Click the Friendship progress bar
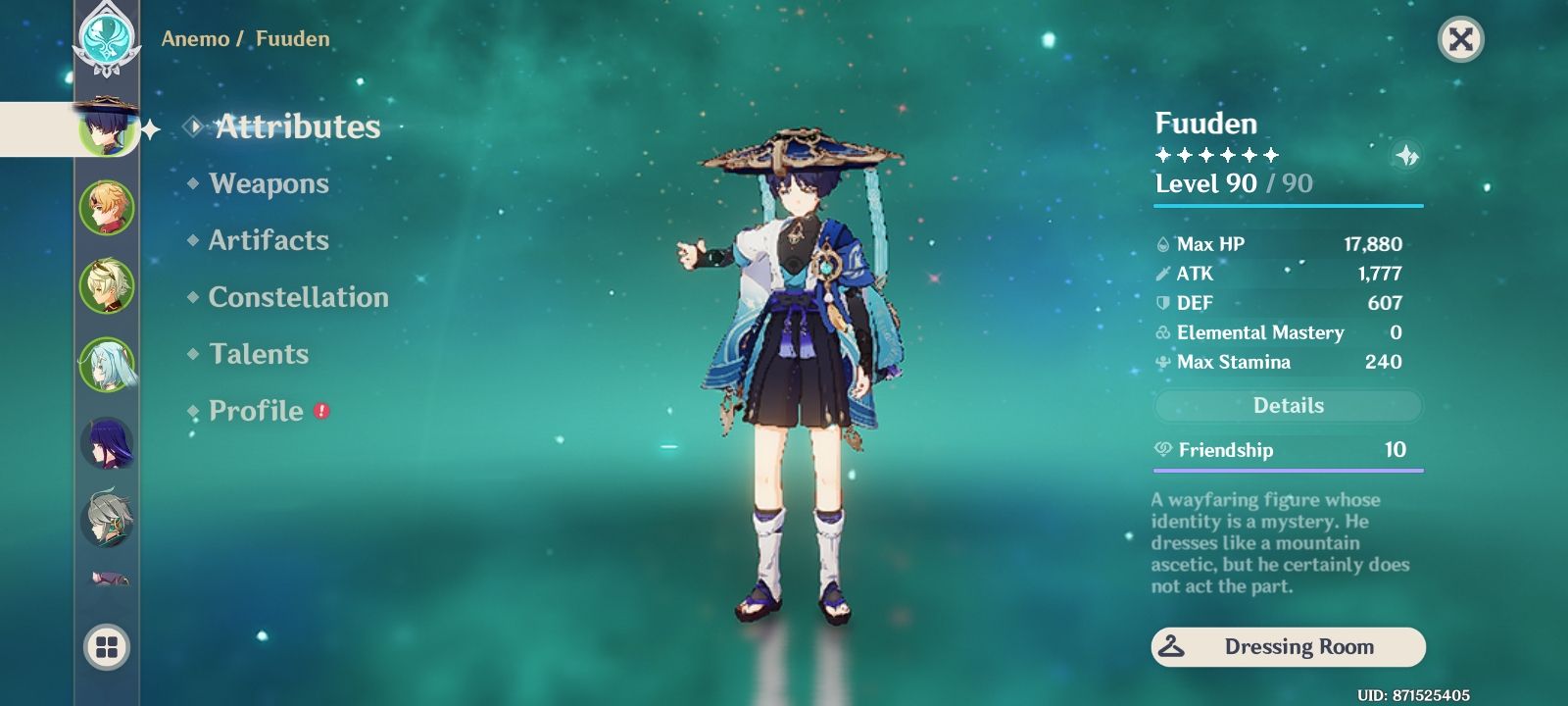The width and height of the screenshot is (1568, 706). [1287, 471]
